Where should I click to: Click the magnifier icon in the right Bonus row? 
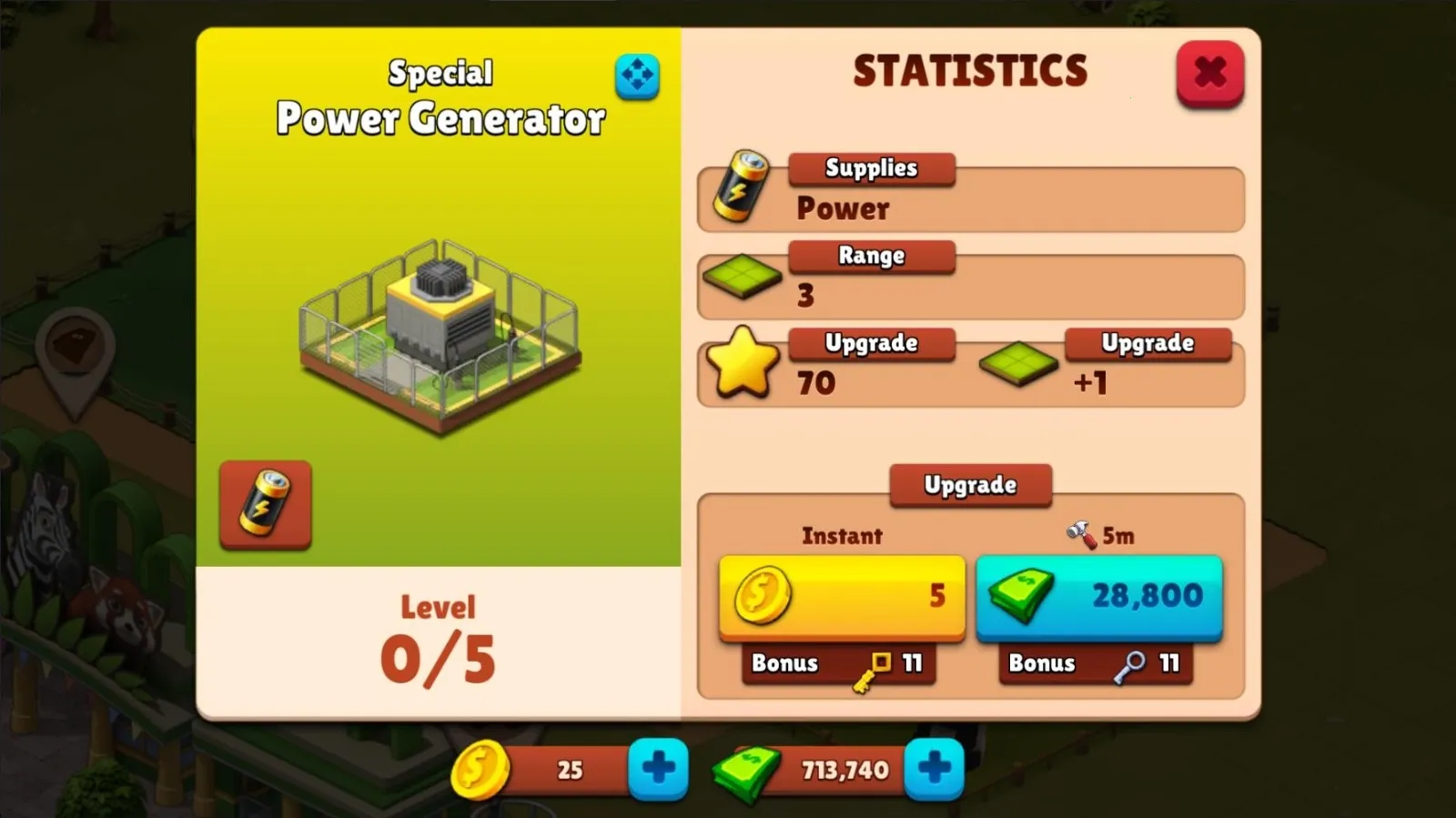coord(1127,666)
